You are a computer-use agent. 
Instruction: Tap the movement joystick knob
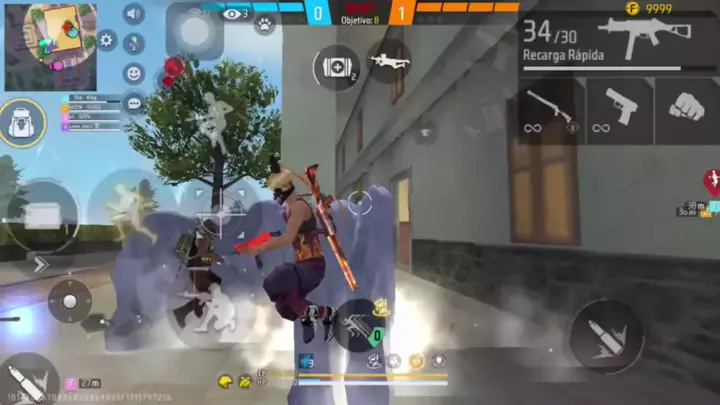tap(69, 301)
